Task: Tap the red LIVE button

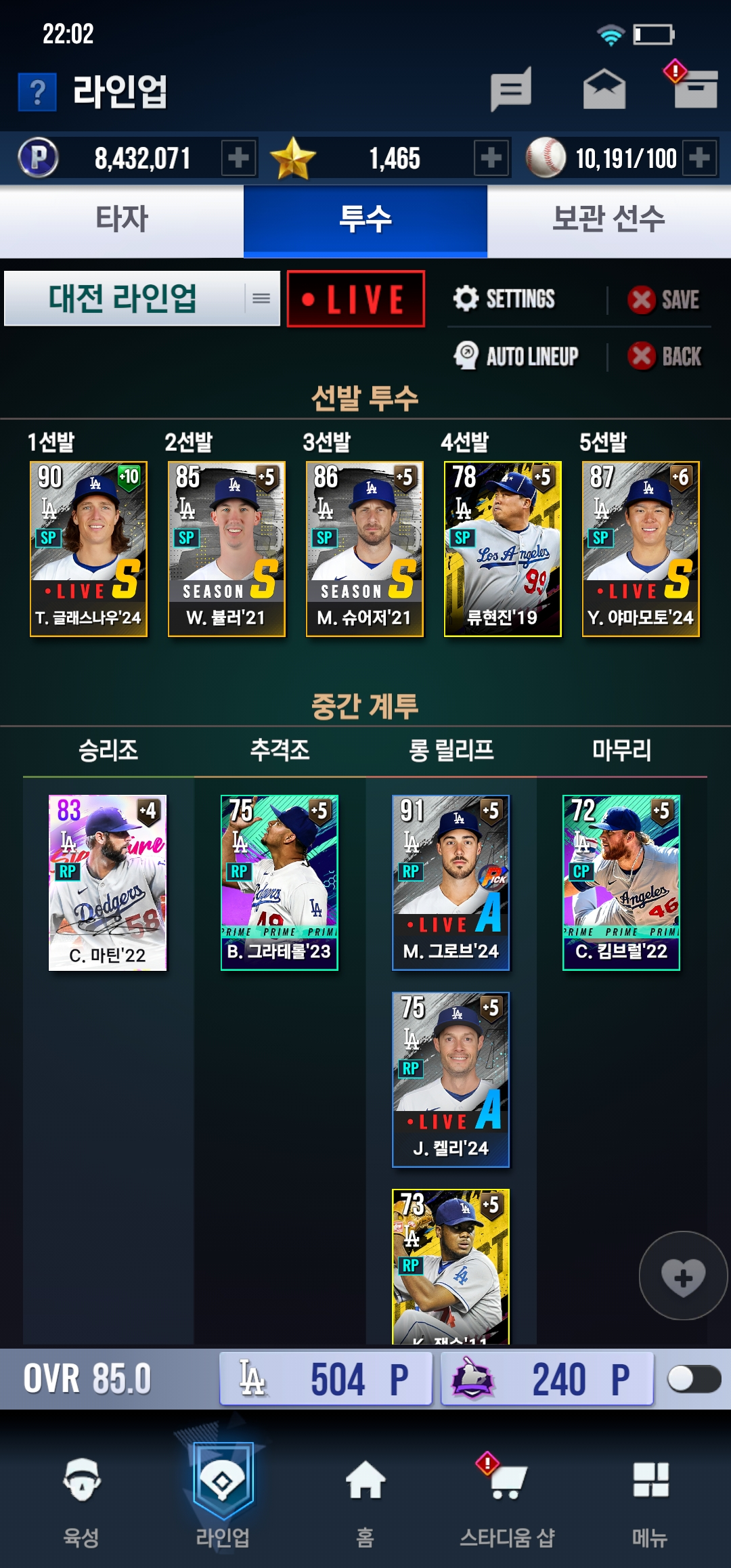Action: coord(356,299)
